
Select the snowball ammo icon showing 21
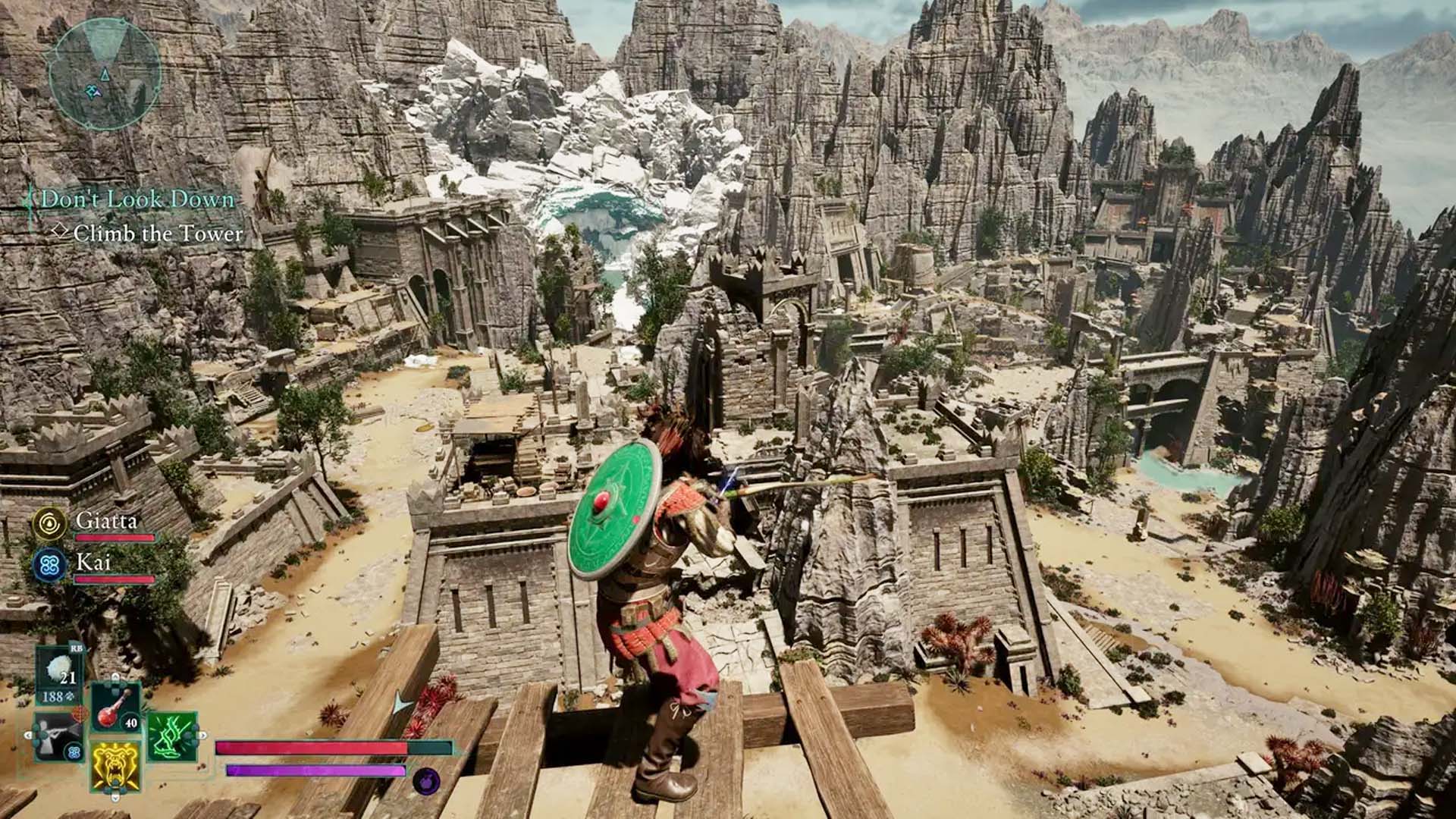click(58, 669)
